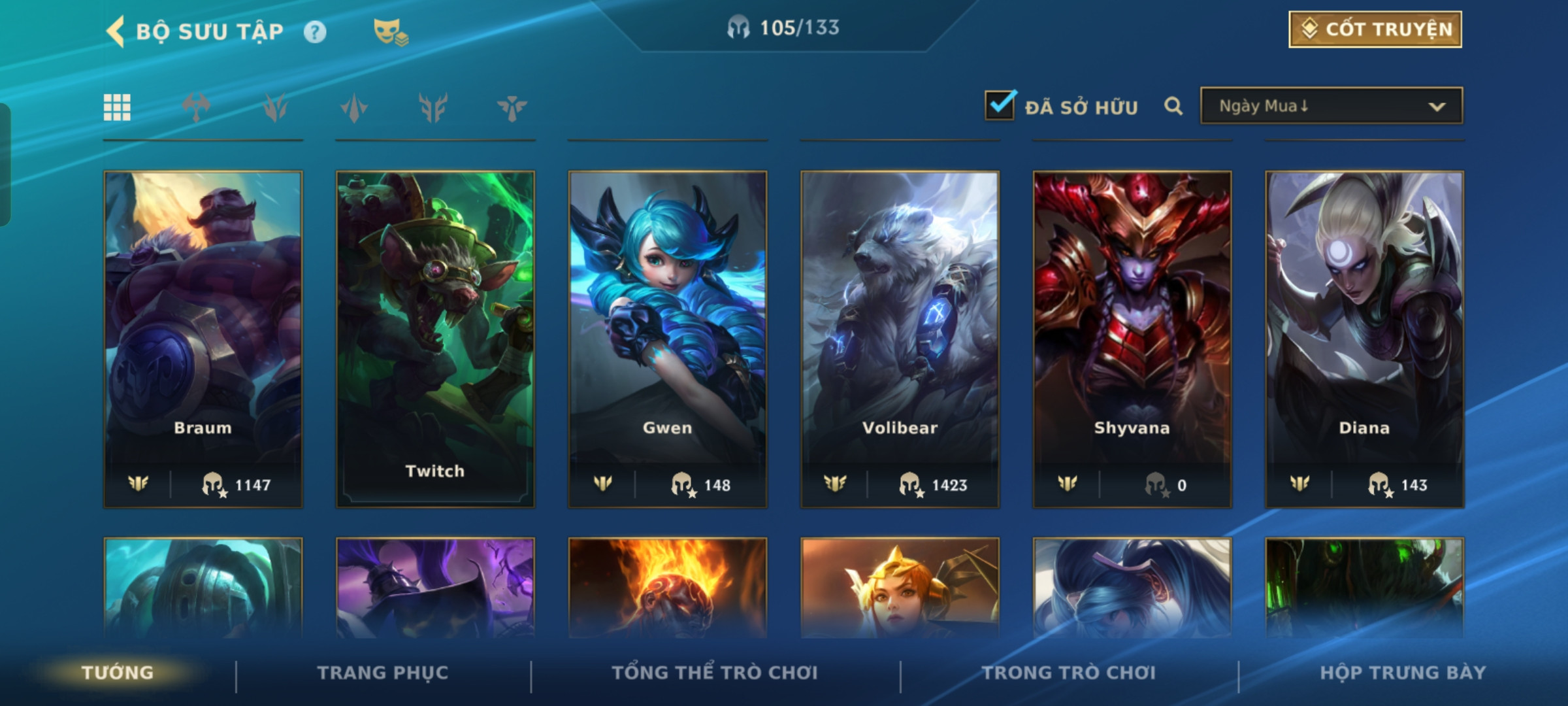
Task: Select the Tướng tab
Action: [x=118, y=673]
